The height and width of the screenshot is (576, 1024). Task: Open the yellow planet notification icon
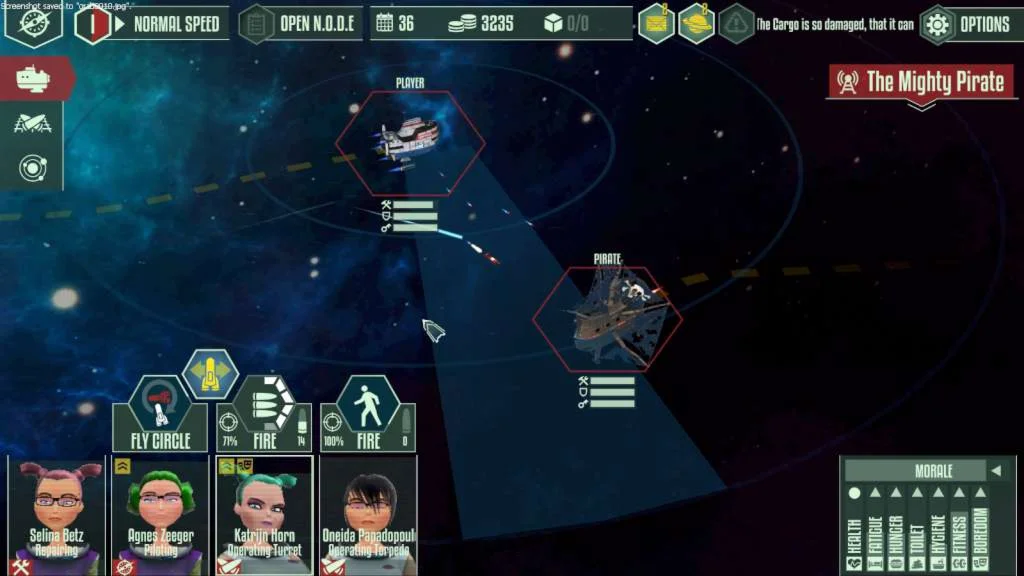point(696,23)
